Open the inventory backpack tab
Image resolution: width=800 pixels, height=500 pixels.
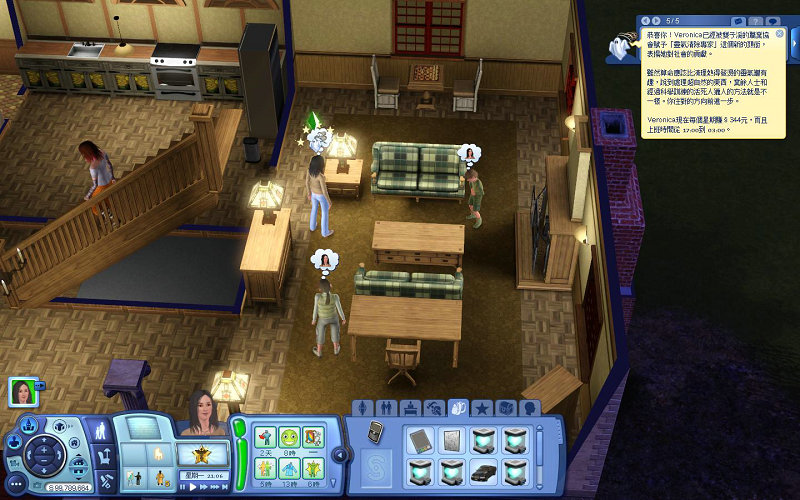point(459,408)
